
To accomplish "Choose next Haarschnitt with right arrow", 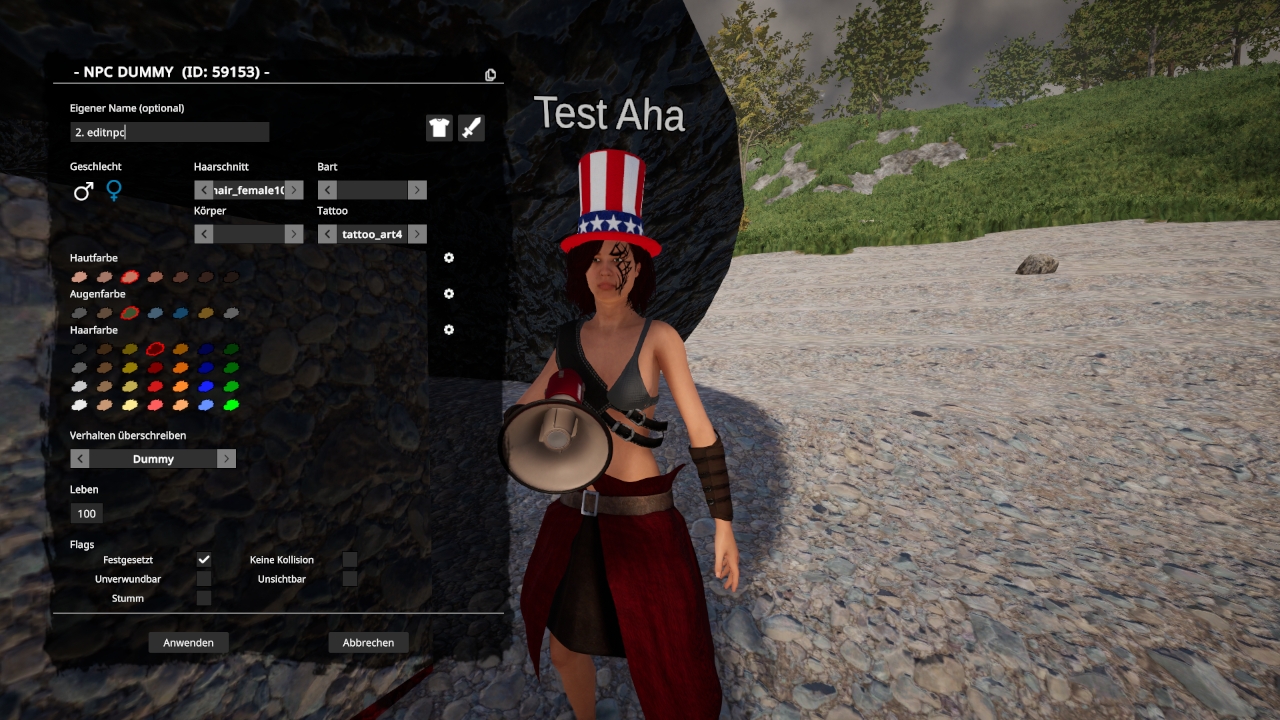I will 294,190.
